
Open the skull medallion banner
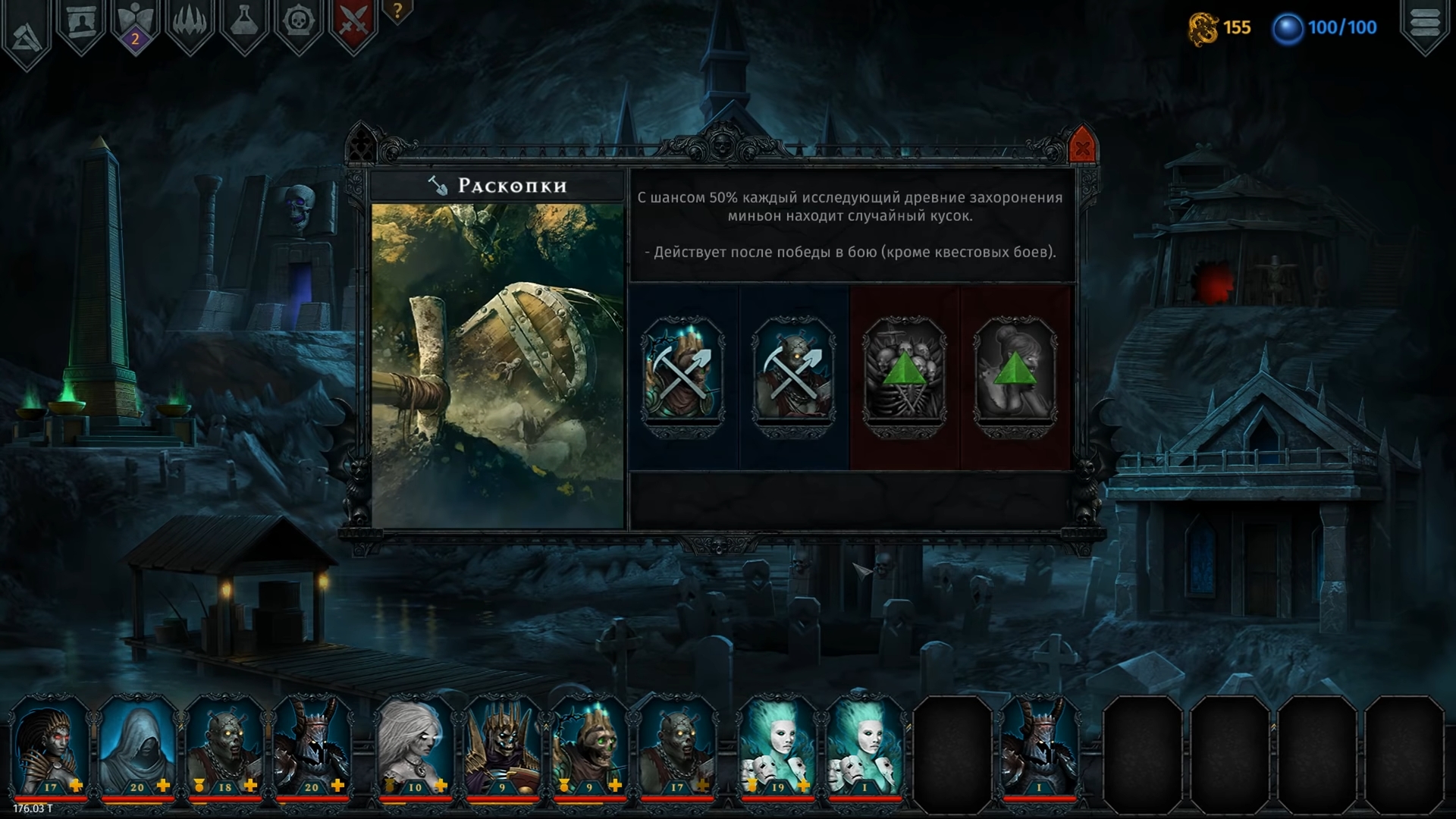pyautogui.click(x=299, y=23)
